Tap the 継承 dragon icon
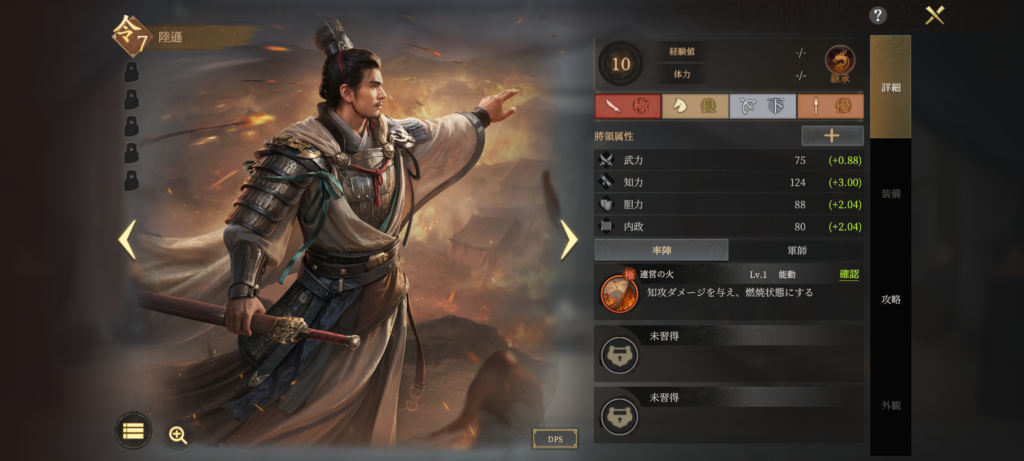This screenshot has height=461, width=1024. tap(839, 63)
